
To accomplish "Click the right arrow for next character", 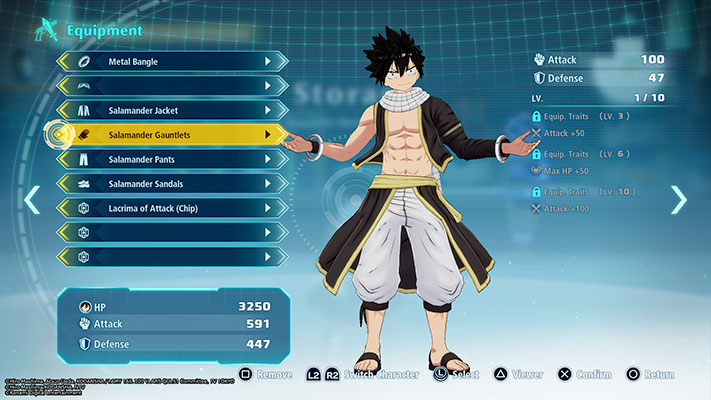I will [679, 199].
